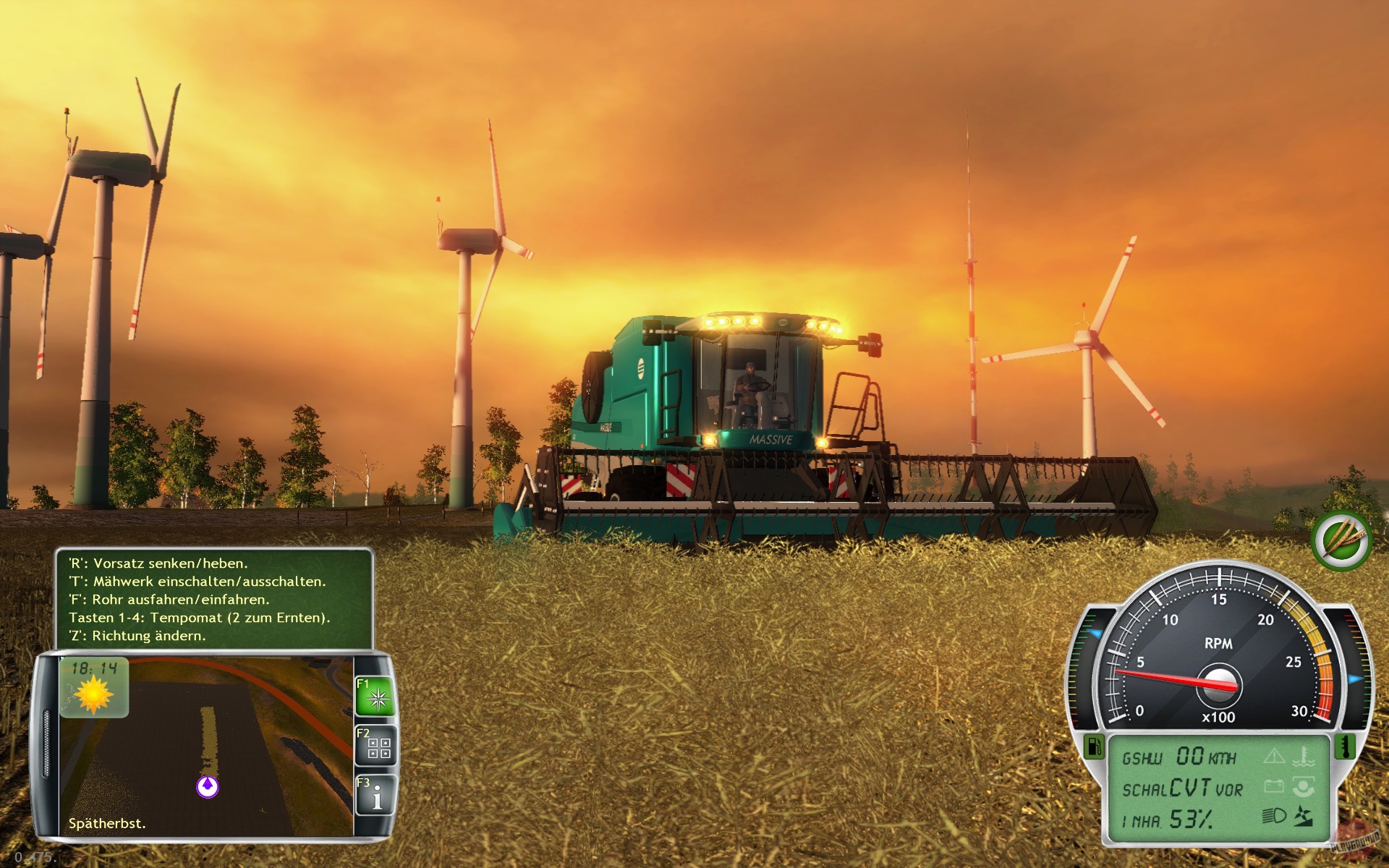The image size is (1389, 868).
Task: Click the fuel pump icon on the dashboard
Action: [x=1095, y=746]
